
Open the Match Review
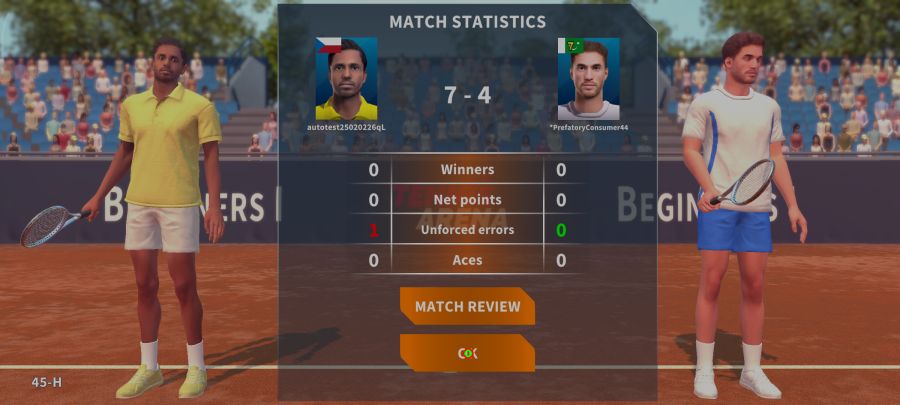pos(467,306)
